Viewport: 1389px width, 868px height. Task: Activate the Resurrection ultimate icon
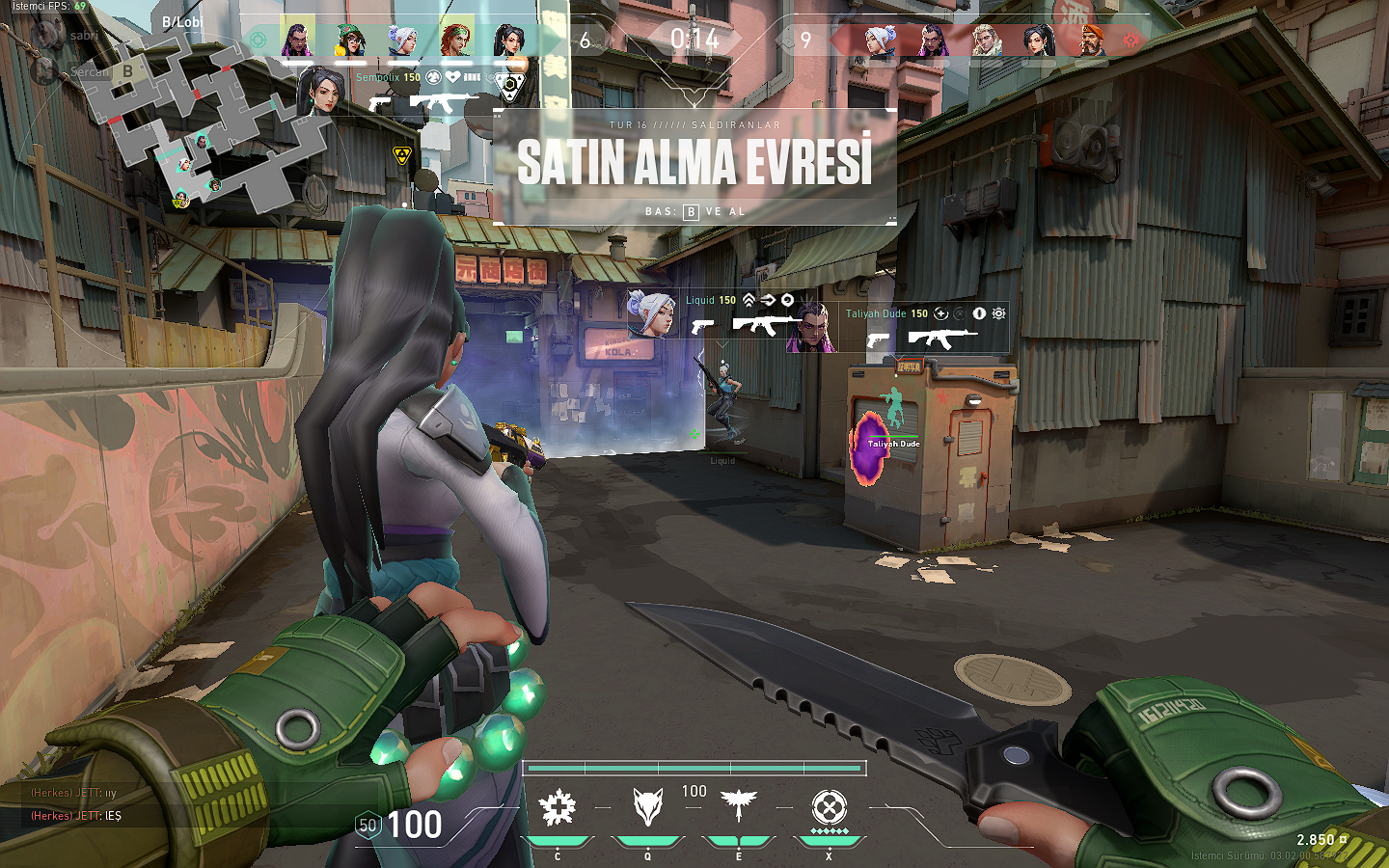[x=829, y=808]
